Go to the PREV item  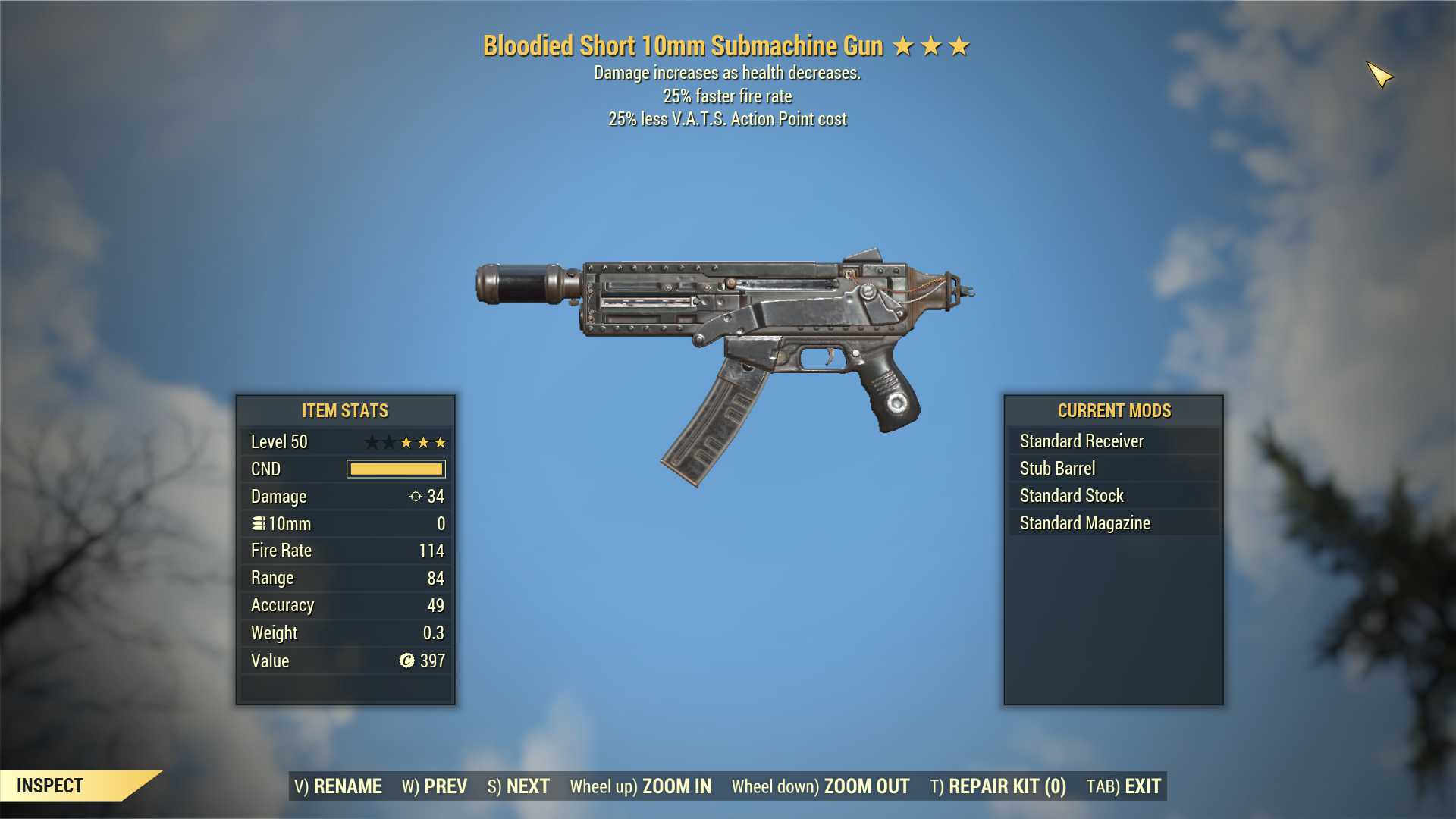pyautogui.click(x=435, y=786)
